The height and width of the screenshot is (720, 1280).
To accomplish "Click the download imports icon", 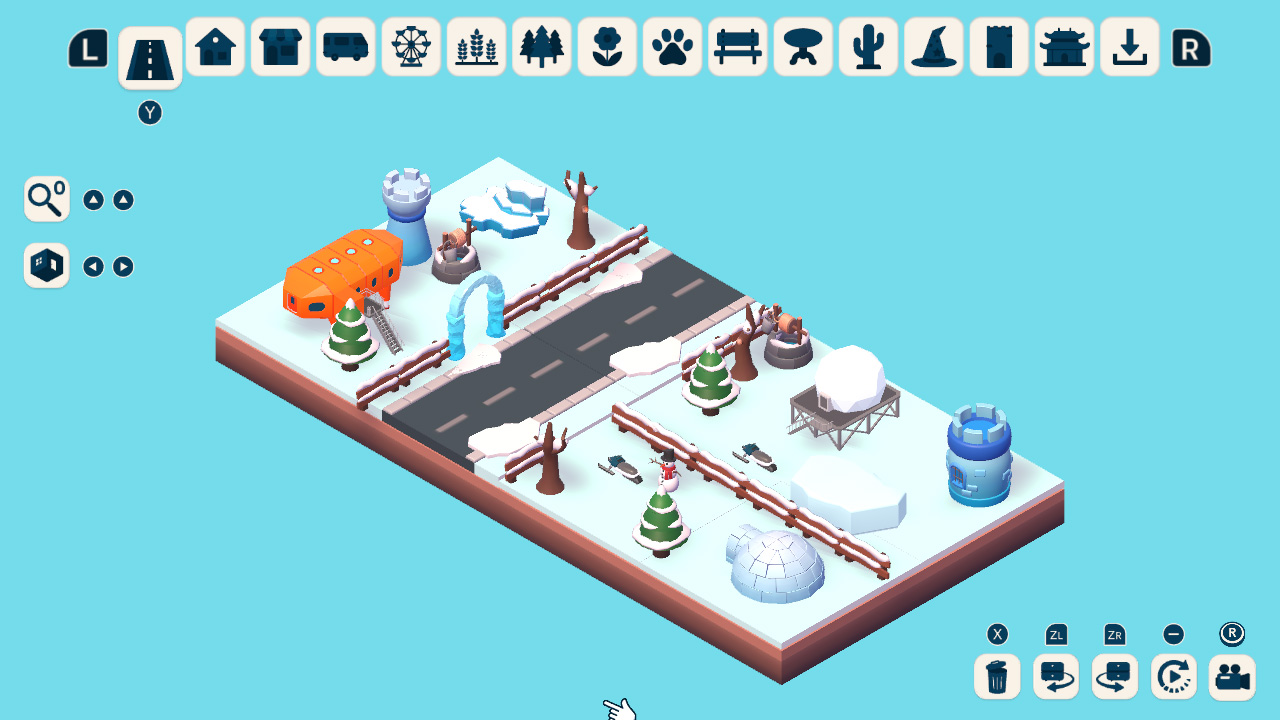I will point(1130,46).
